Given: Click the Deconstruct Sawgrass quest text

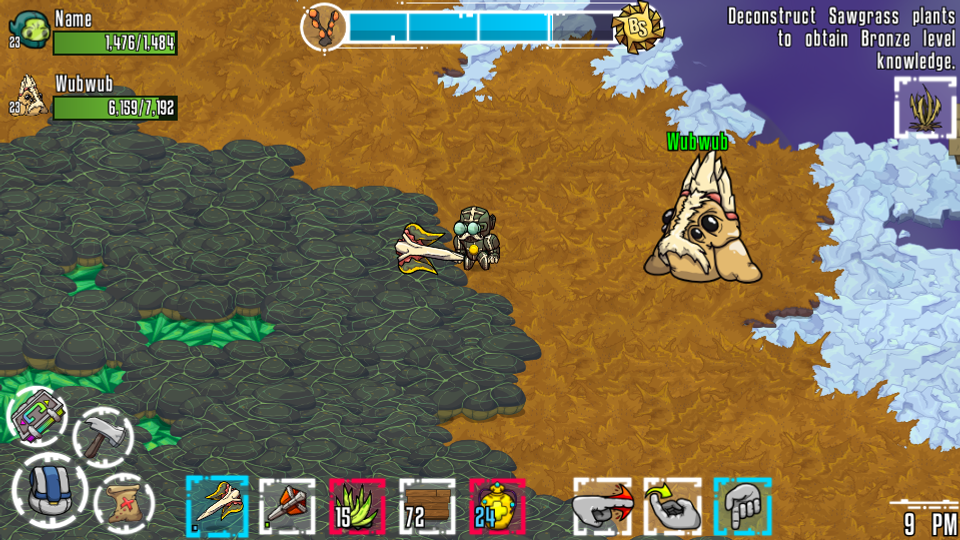Looking at the screenshot, I should coord(841,38).
